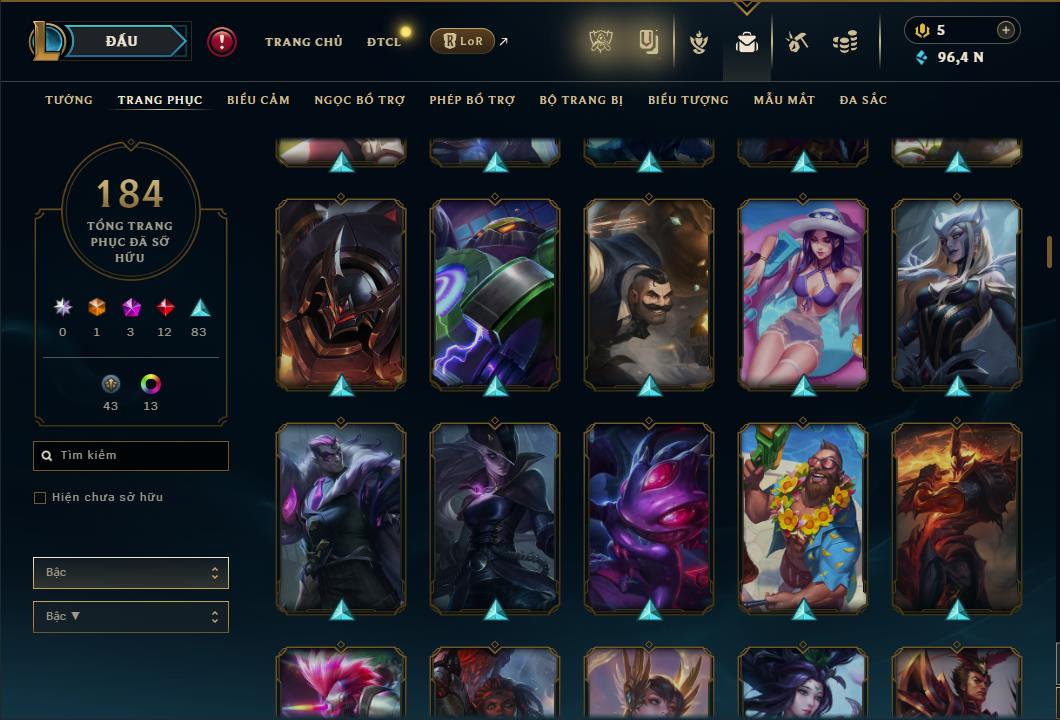Launch the LoR link button
This screenshot has height=720, width=1060.
462,41
